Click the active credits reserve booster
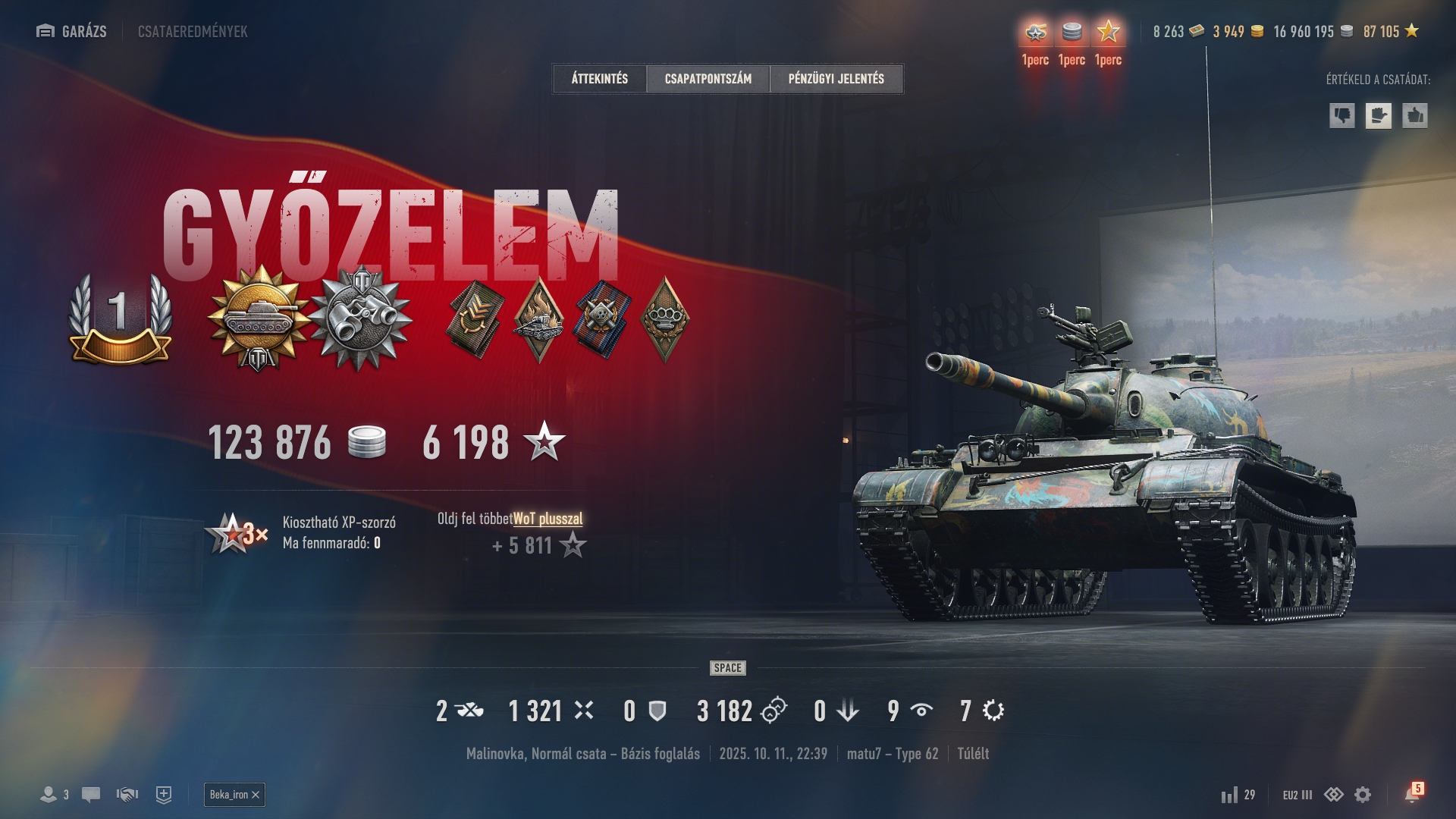 coord(1072,32)
